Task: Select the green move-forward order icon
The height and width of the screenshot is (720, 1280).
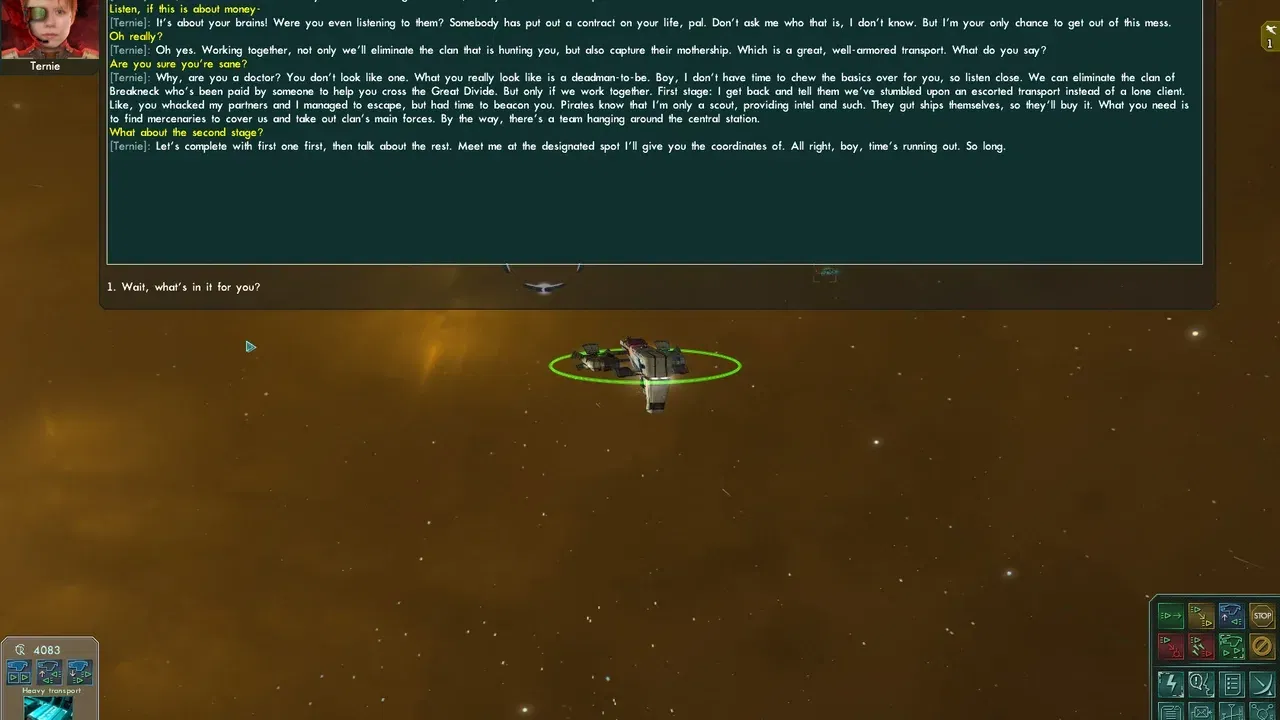Action: point(1170,616)
